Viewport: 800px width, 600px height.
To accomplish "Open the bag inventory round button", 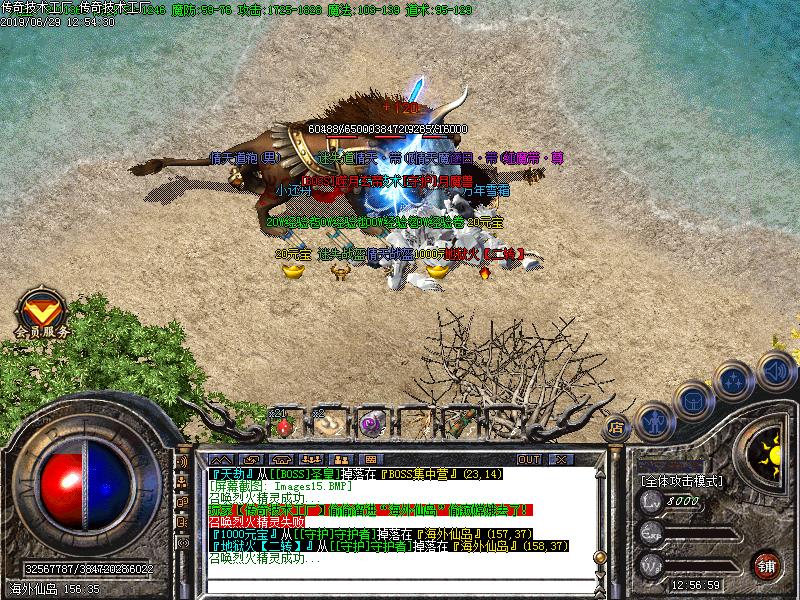I will click(693, 398).
